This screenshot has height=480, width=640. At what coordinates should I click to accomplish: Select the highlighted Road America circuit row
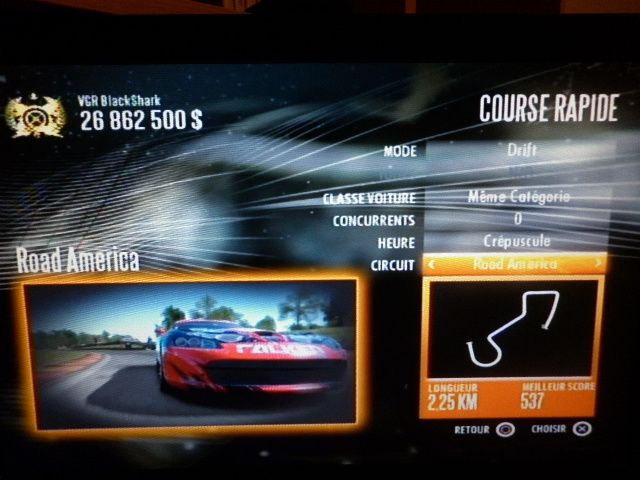(x=516, y=264)
